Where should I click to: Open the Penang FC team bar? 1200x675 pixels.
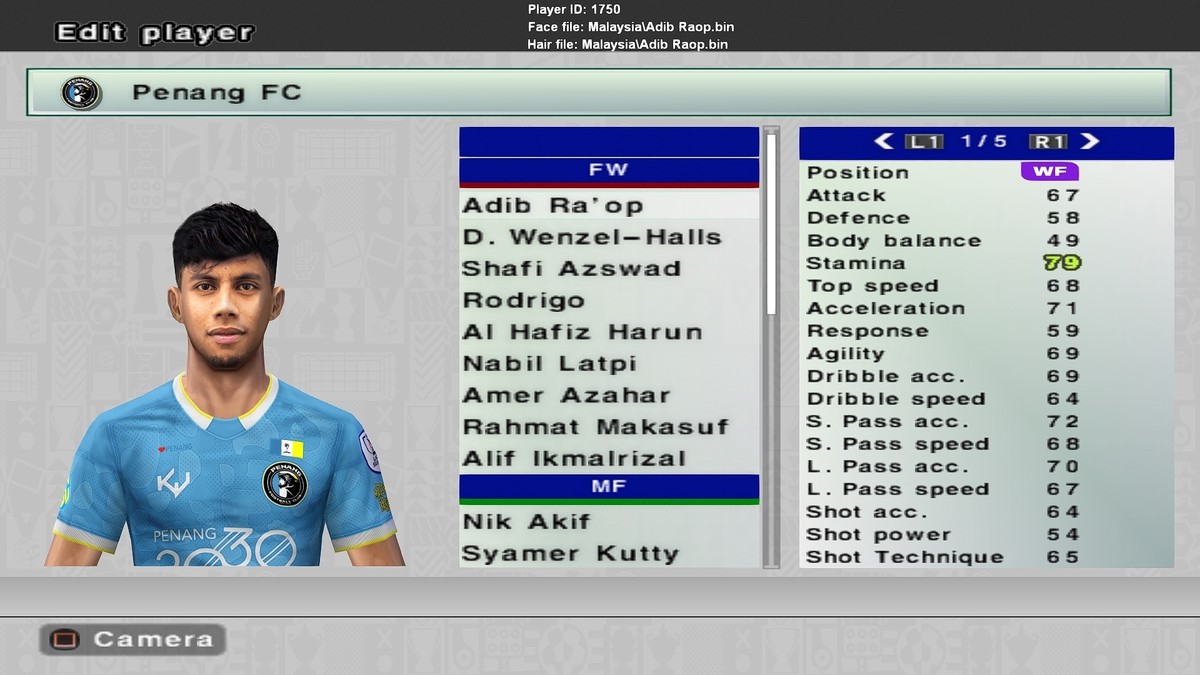[598, 92]
